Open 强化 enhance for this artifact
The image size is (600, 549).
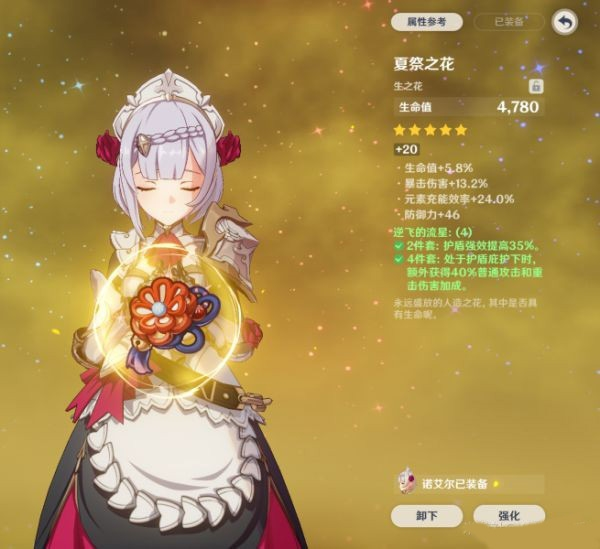[x=511, y=515]
